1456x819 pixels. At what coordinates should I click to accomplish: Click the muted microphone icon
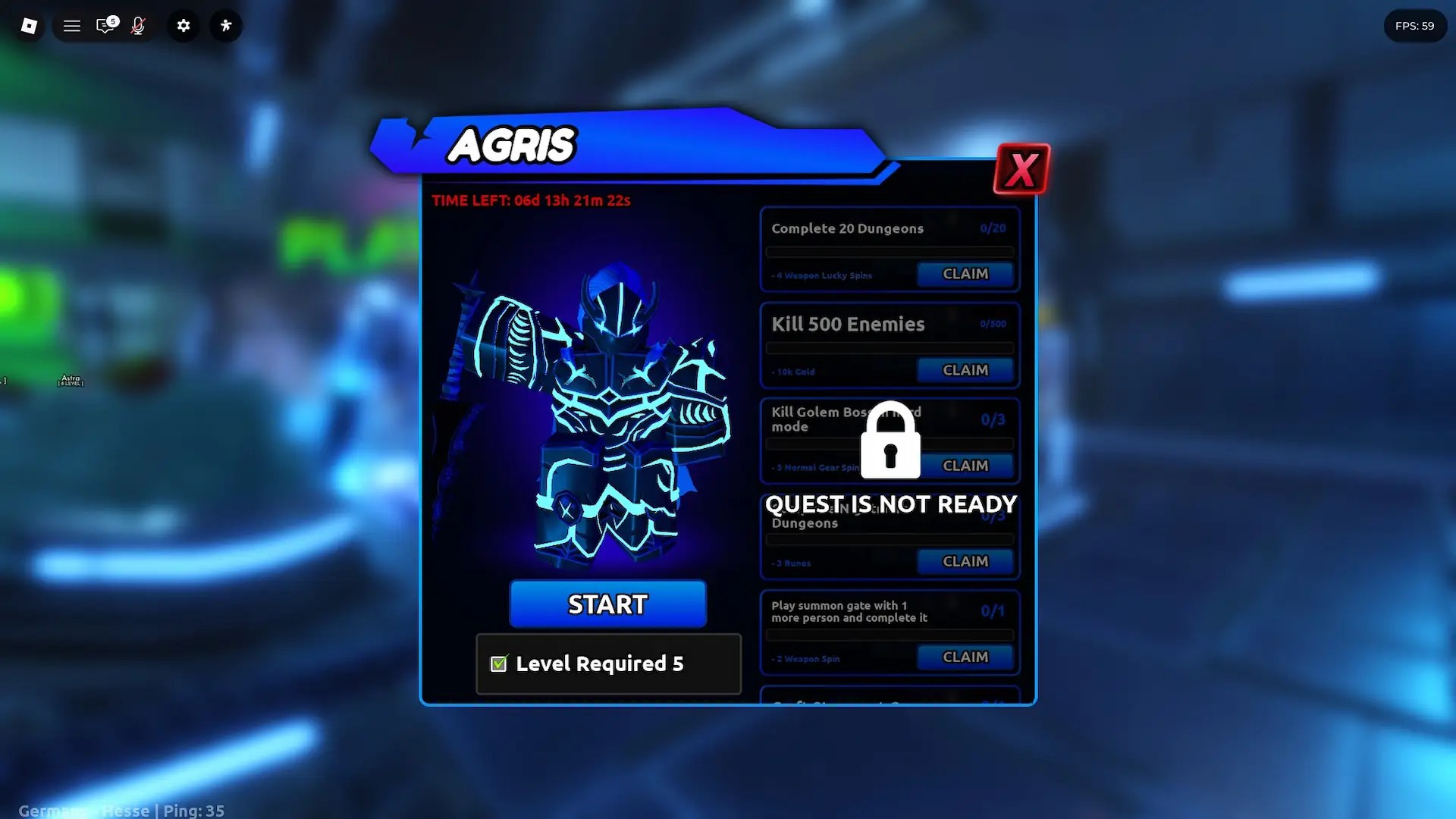tap(138, 25)
